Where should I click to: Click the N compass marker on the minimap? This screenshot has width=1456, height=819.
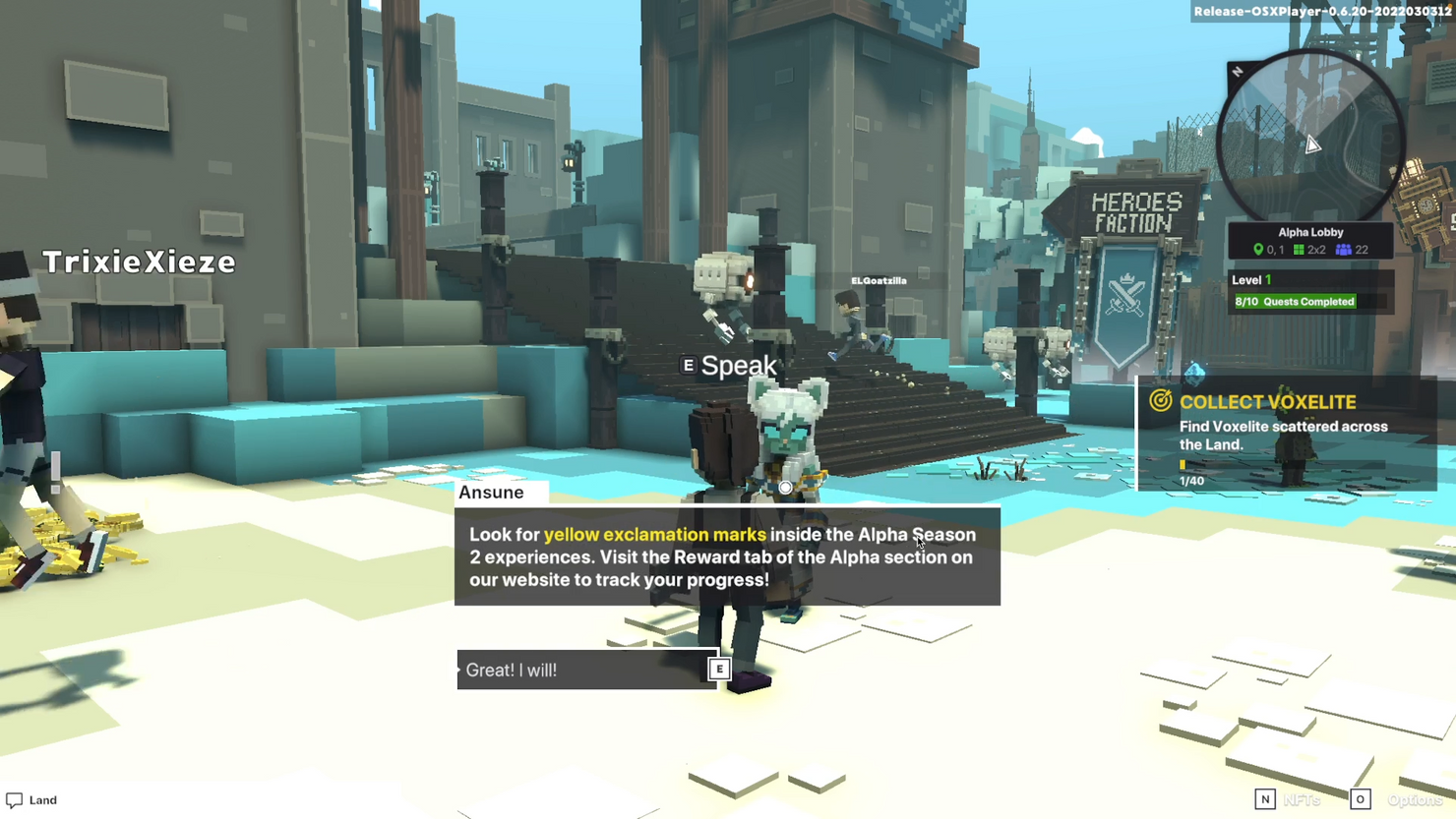(1238, 72)
